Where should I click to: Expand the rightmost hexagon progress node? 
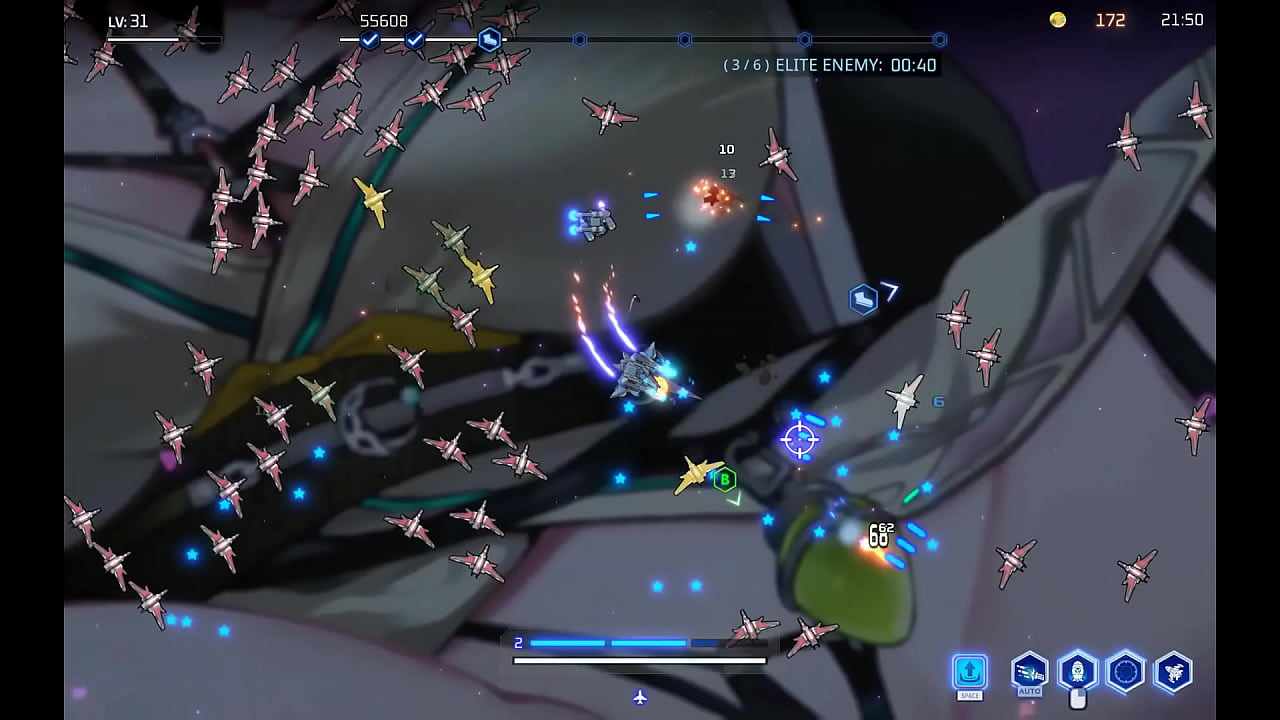click(x=939, y=41)
